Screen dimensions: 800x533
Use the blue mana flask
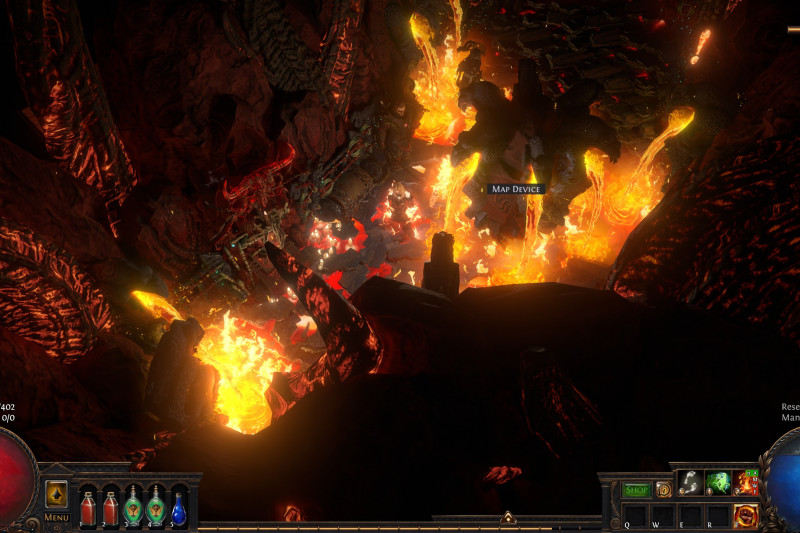[x=178, y=508]
